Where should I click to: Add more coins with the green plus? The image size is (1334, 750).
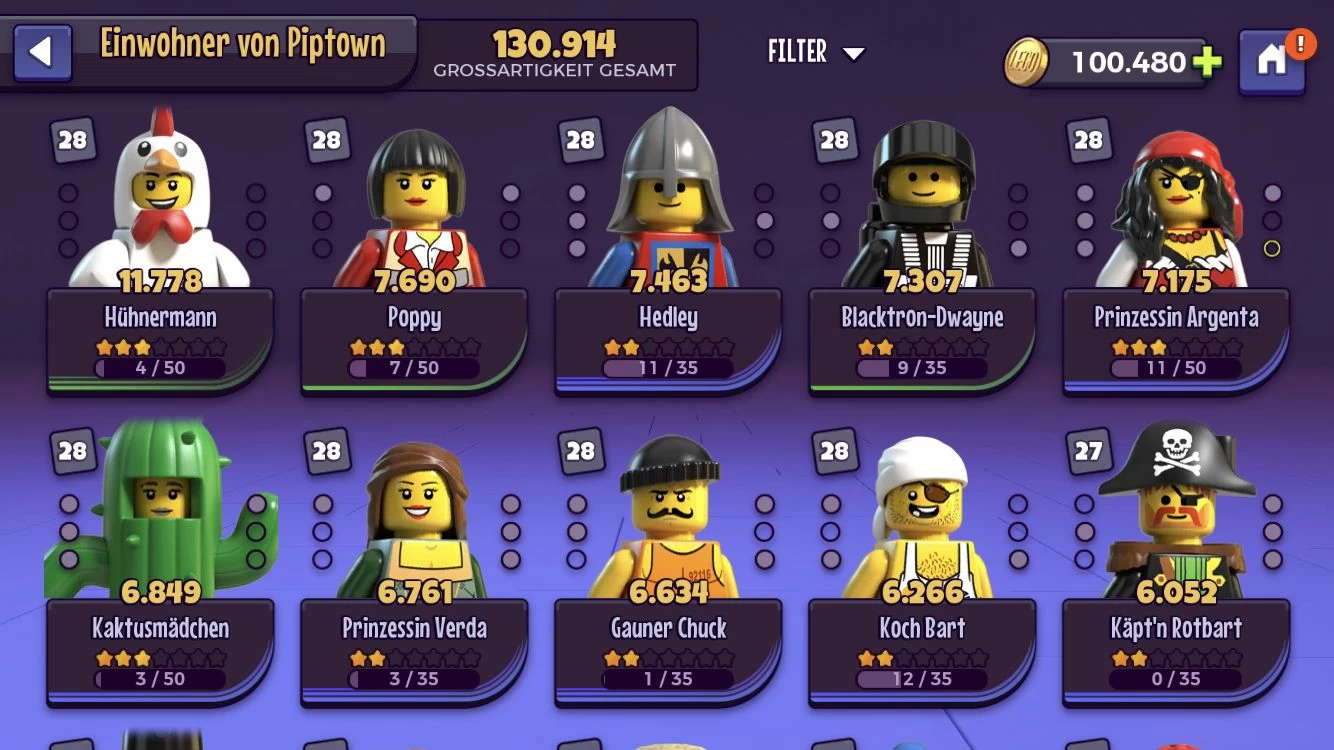tap(1207, 62)
